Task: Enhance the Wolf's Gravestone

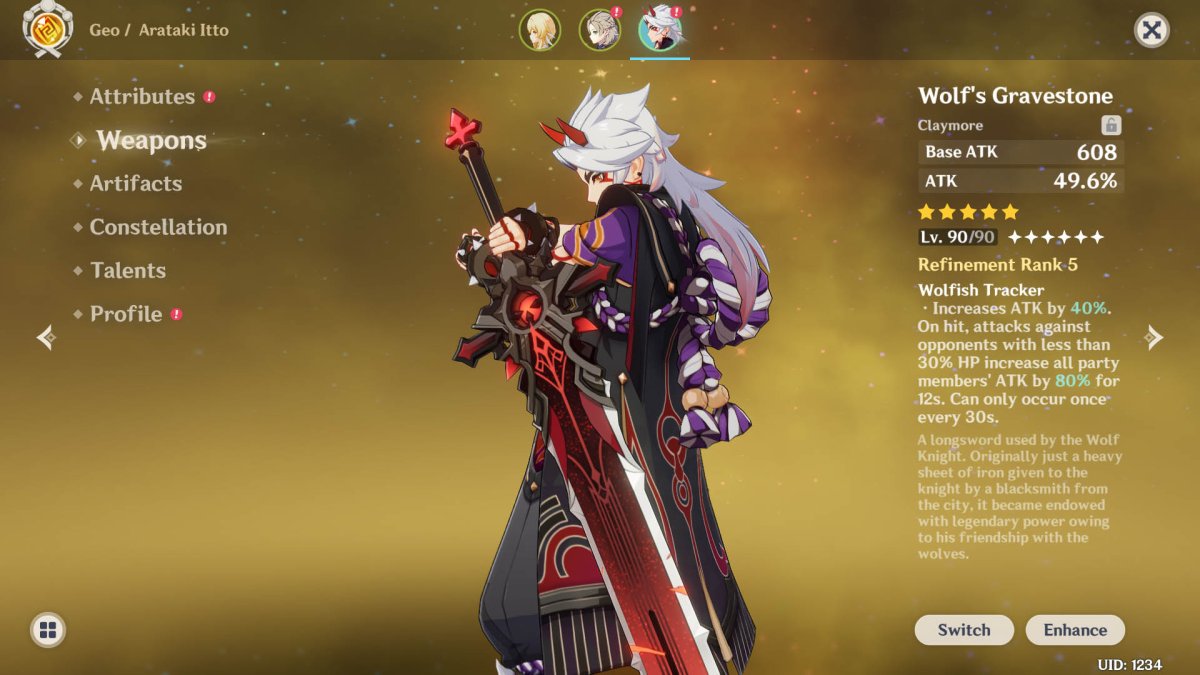Action: (x=1075, y=630)
